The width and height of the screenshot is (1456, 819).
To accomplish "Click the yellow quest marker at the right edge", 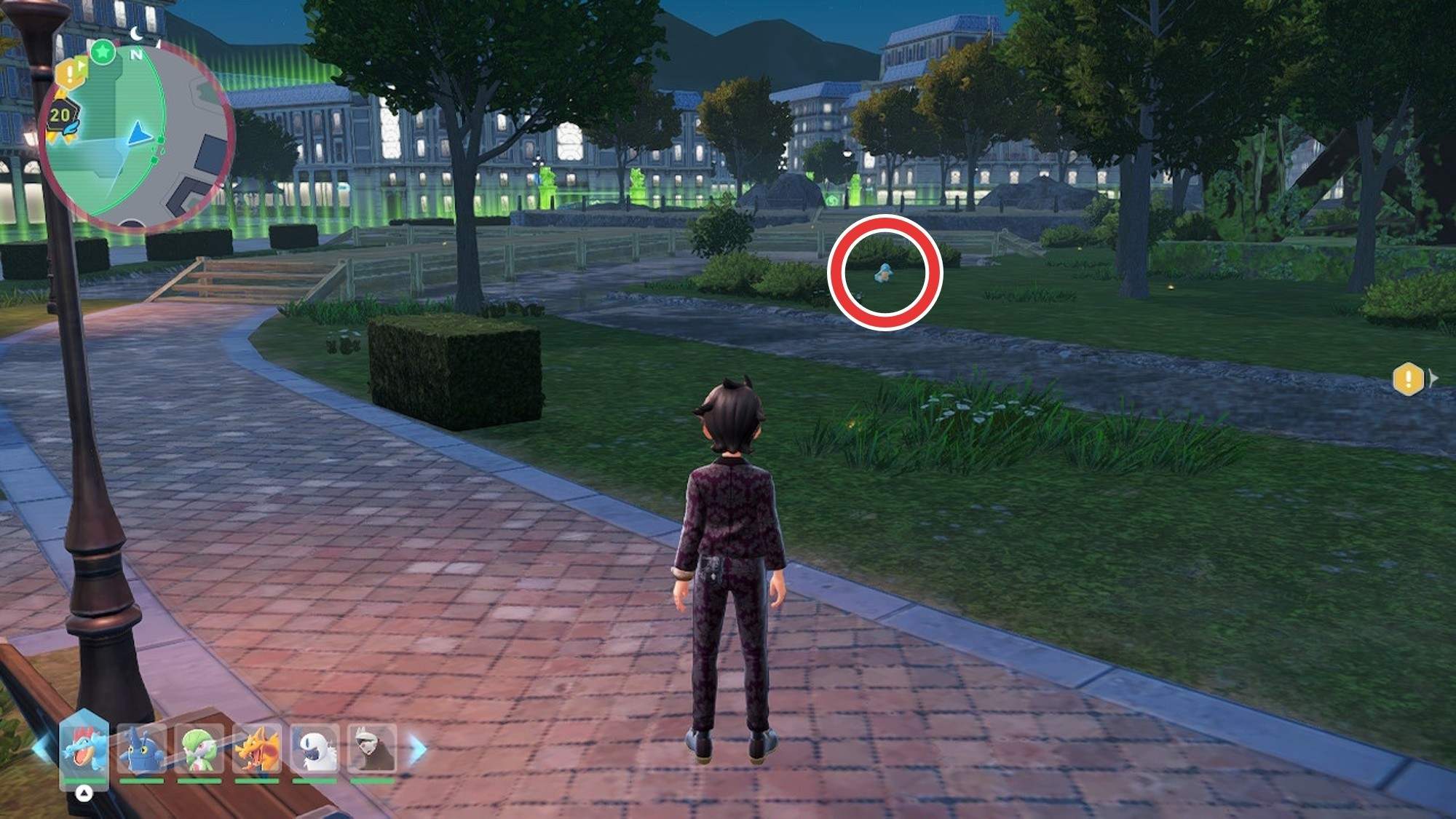I will tap(1408, 379).
